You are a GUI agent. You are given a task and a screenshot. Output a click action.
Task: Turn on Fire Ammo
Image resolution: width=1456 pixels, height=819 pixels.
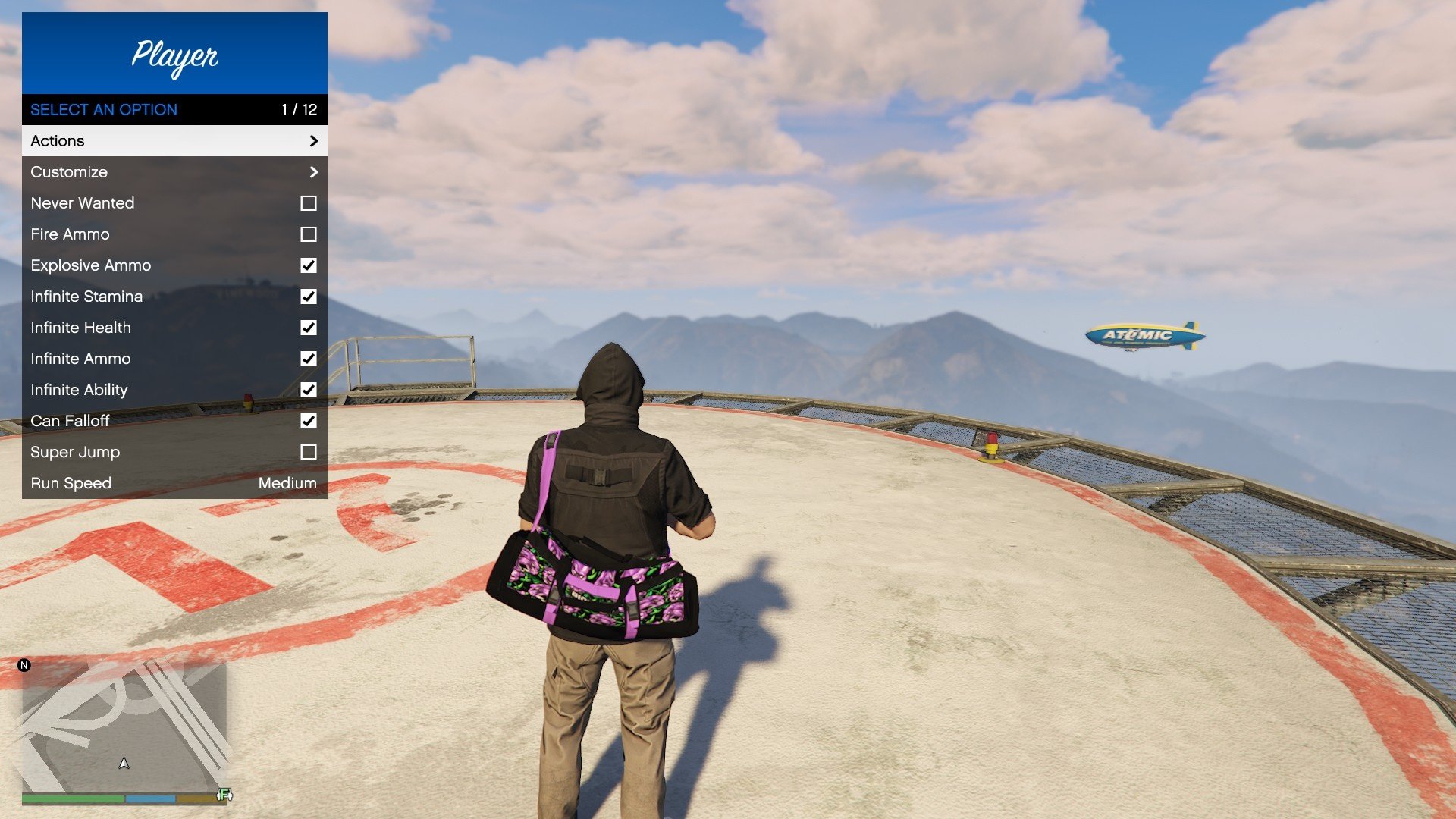coord(308,234)
